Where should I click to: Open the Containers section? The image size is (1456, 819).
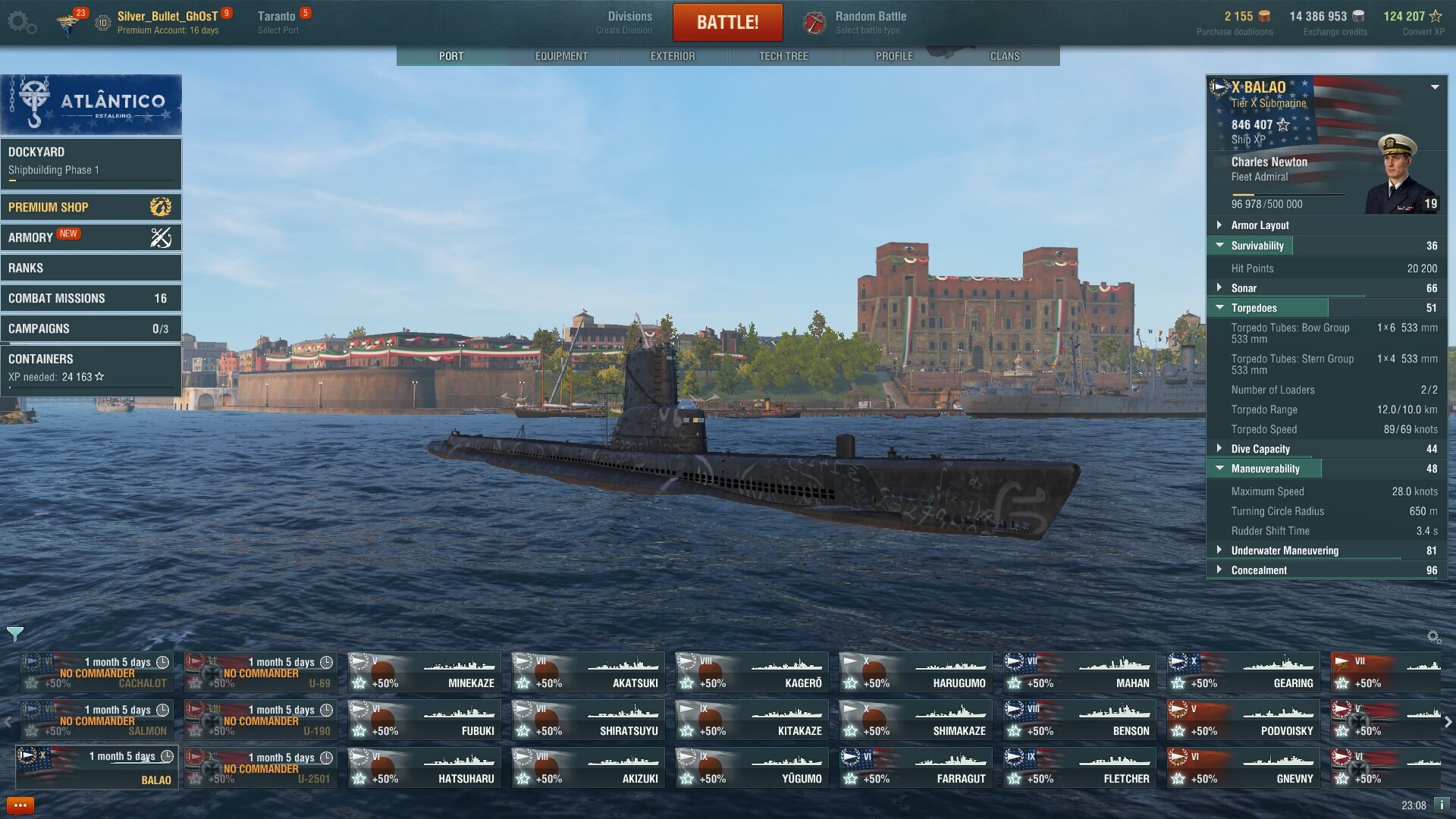(x=91, y=367)
